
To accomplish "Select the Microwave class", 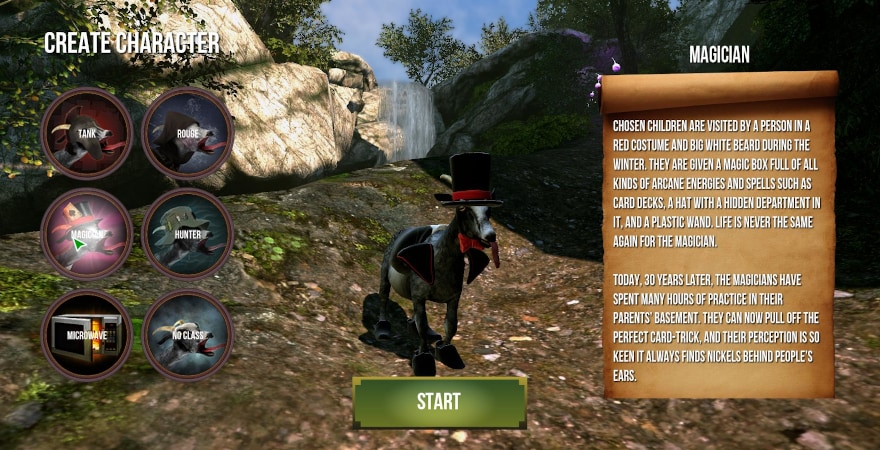I will [86, 335].
